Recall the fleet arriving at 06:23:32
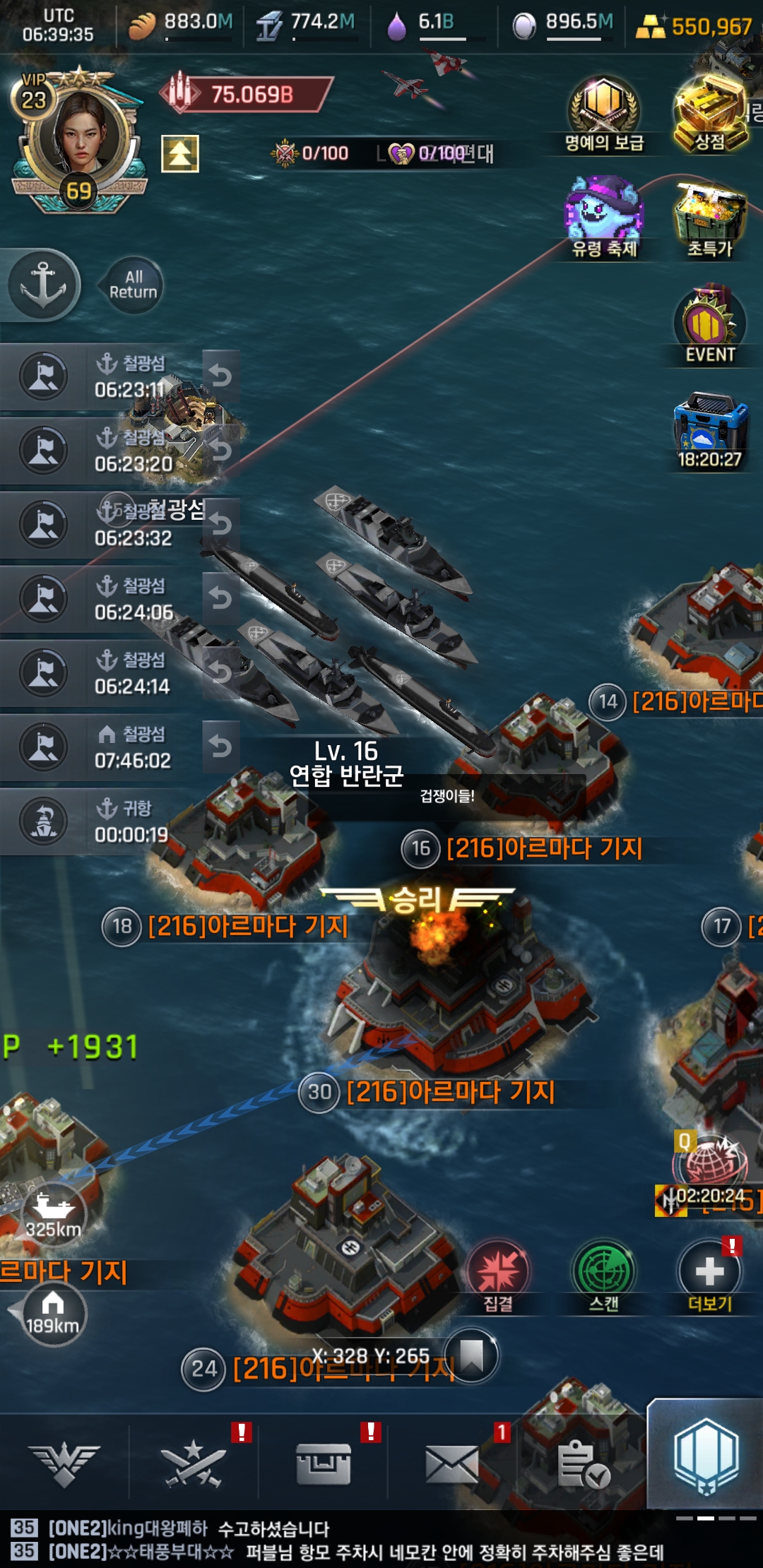763x1568 pixels. click(x=221, y=524)
